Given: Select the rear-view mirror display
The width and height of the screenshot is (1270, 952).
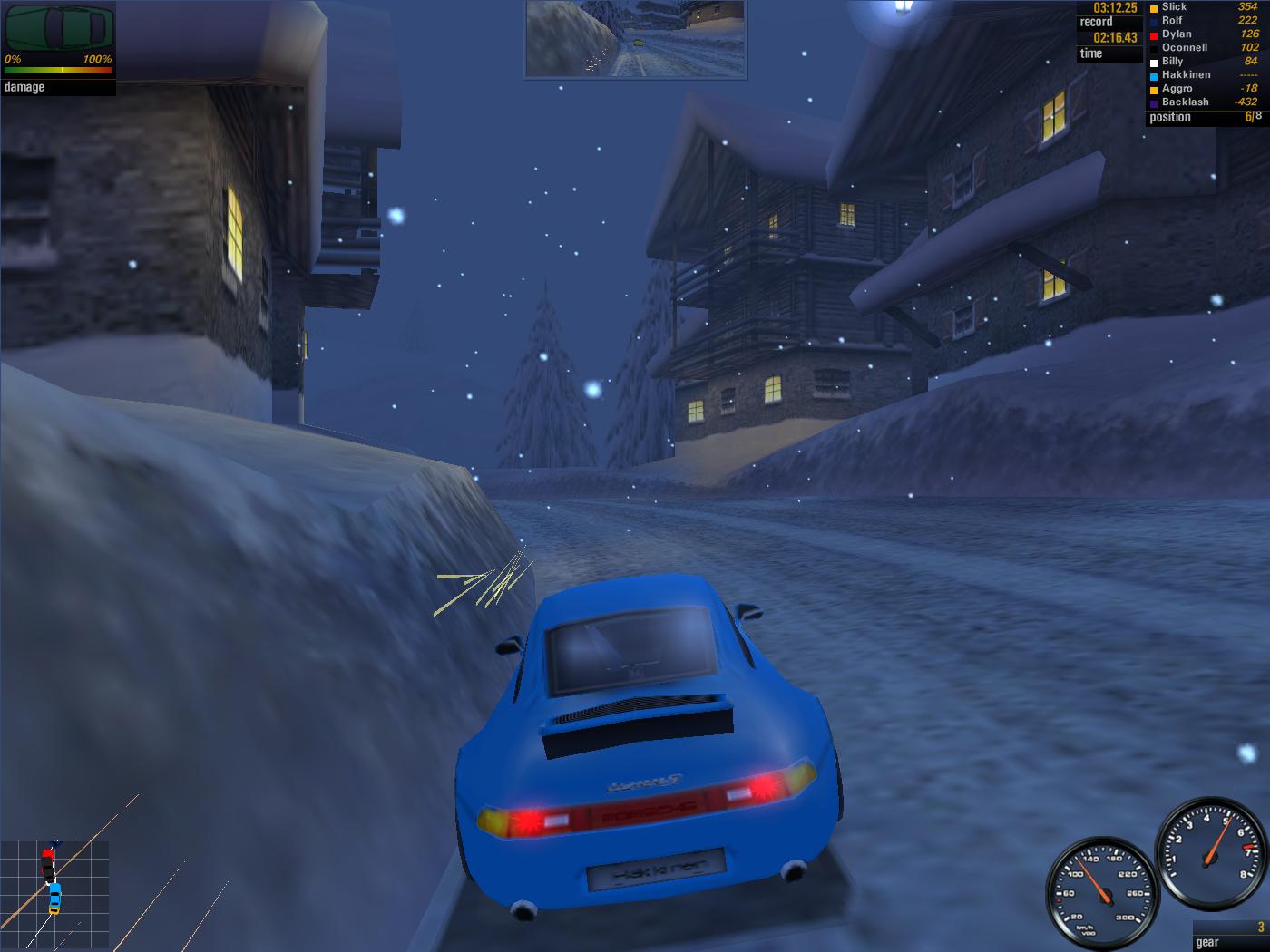Looking at the screenshot, I should [x=636, y=38].
